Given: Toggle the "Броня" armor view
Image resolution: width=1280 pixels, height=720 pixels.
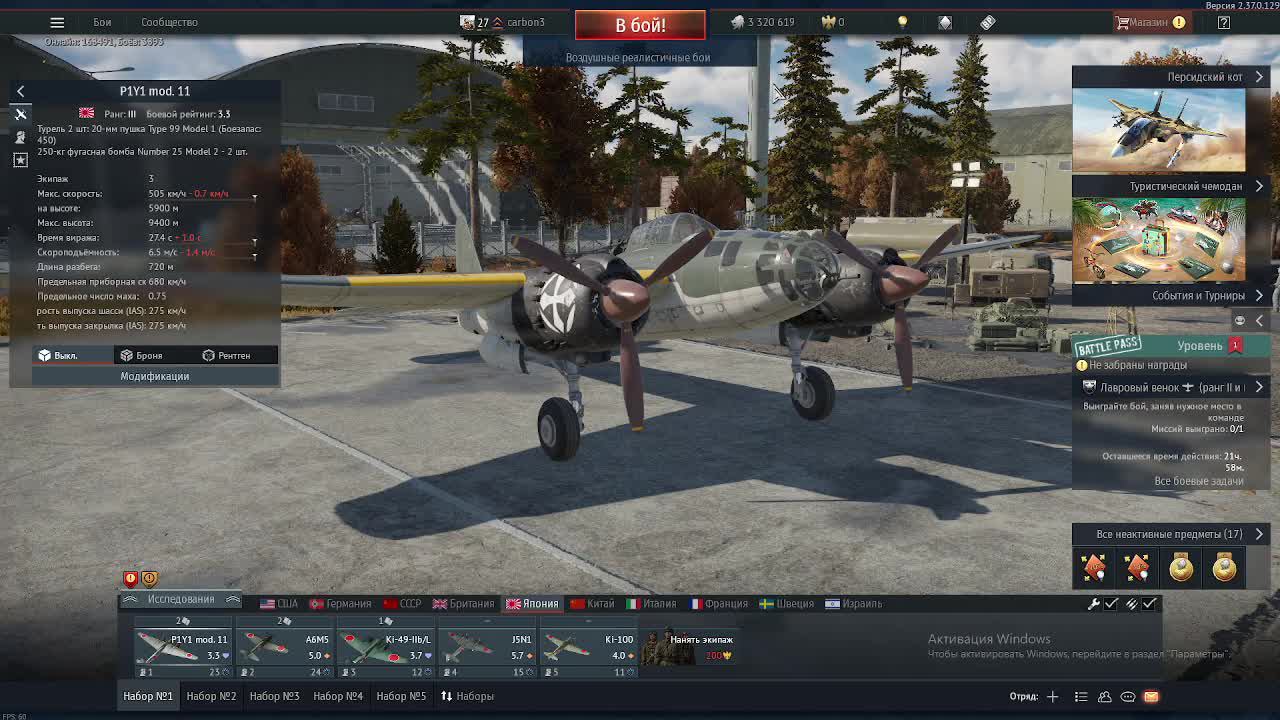Looking at the screenshot, I should click(141, 355).
